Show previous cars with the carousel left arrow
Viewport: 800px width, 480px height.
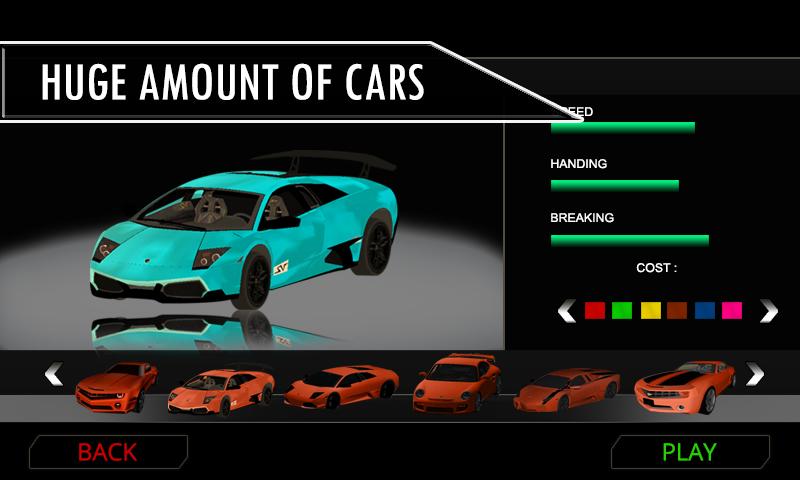click(54, 374)
